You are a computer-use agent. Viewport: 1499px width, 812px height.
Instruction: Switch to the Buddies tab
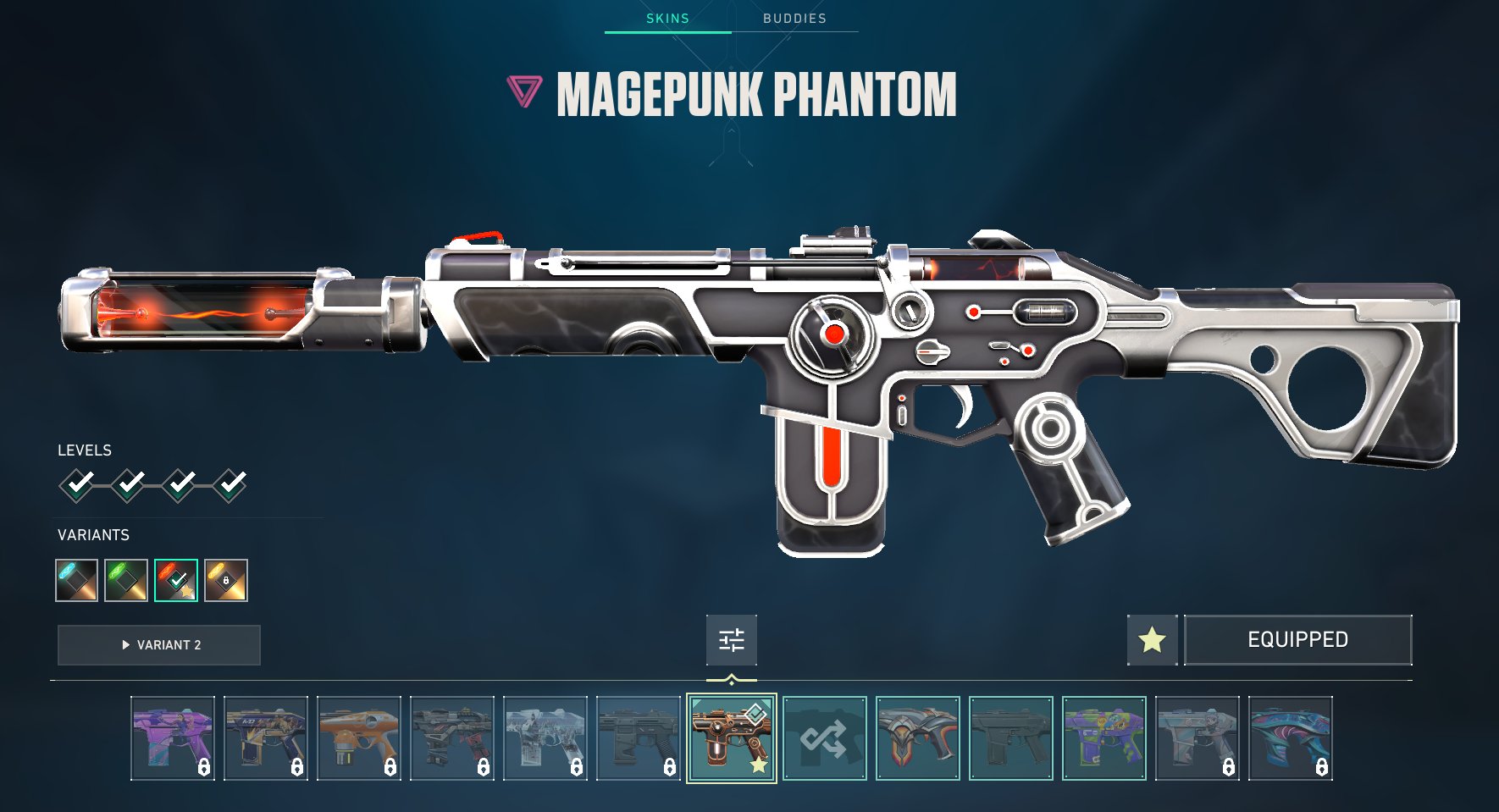[794, 19]
